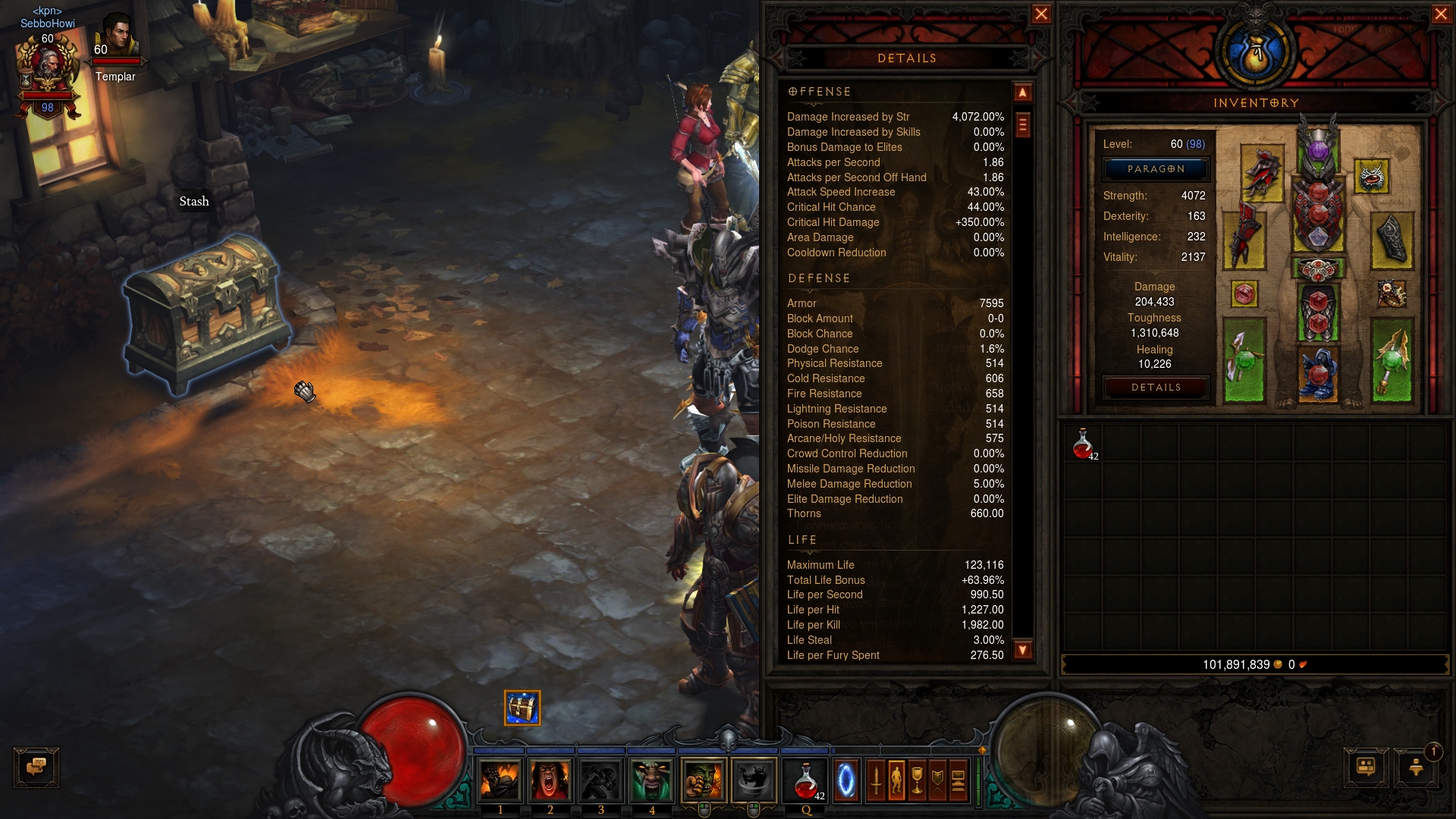Screen dimensions: 1456x819
Task: Select the equipped amulet slot
Action: pos(1371,177)
